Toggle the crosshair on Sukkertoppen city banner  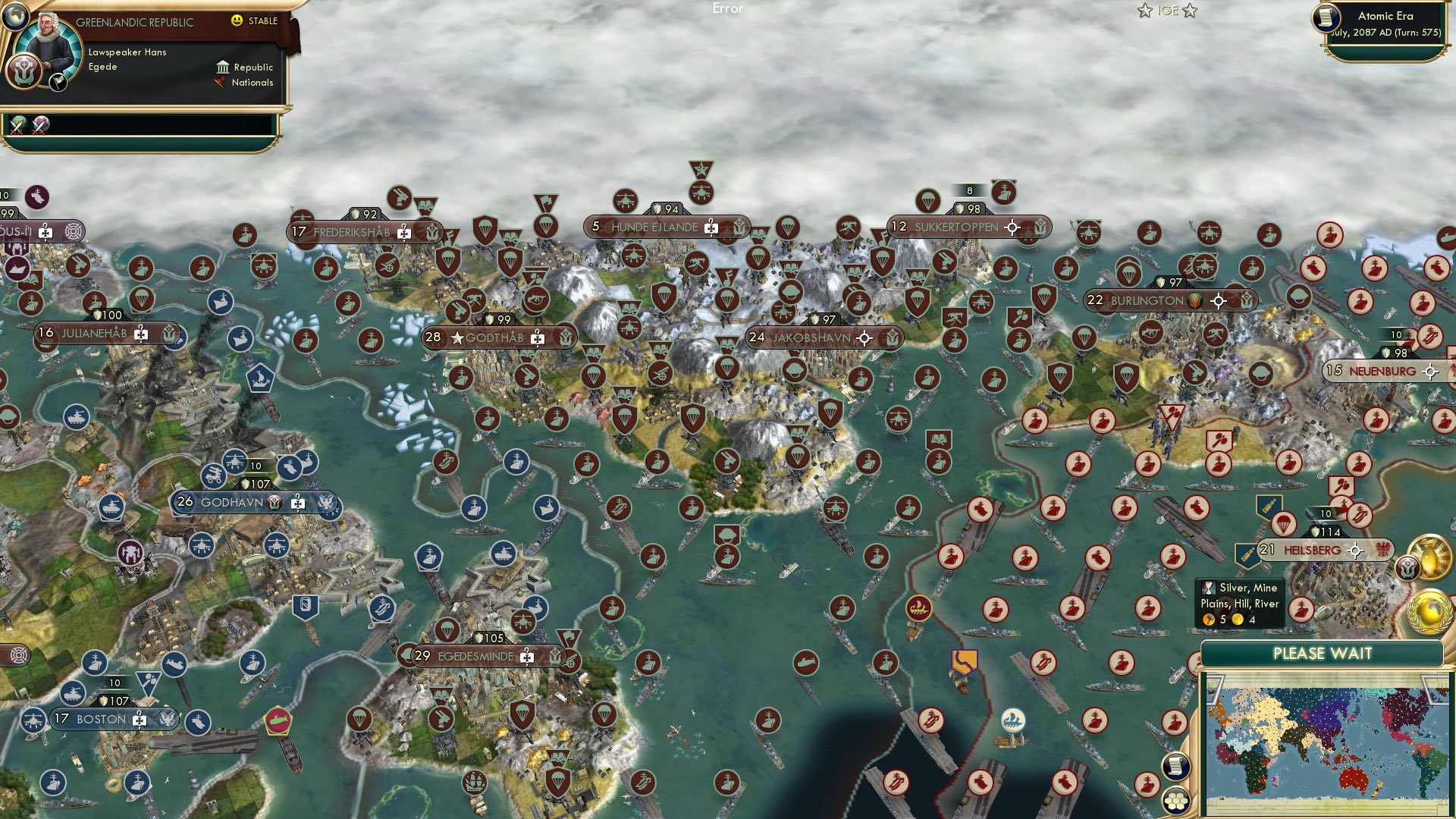point(1011,227)
